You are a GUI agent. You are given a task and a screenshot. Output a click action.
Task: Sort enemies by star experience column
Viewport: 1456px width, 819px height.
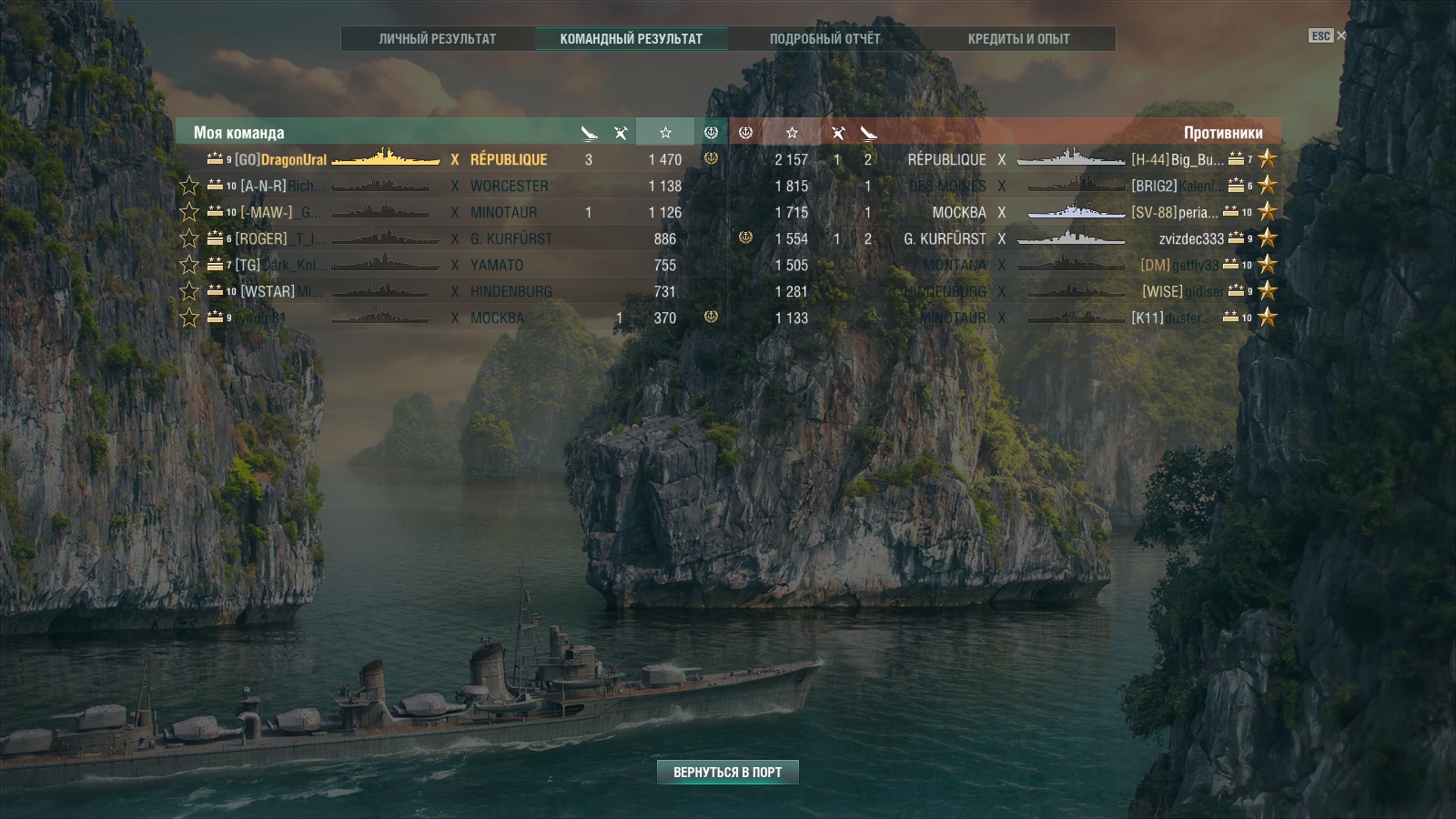pyautogui.click(x=792, y=133)
